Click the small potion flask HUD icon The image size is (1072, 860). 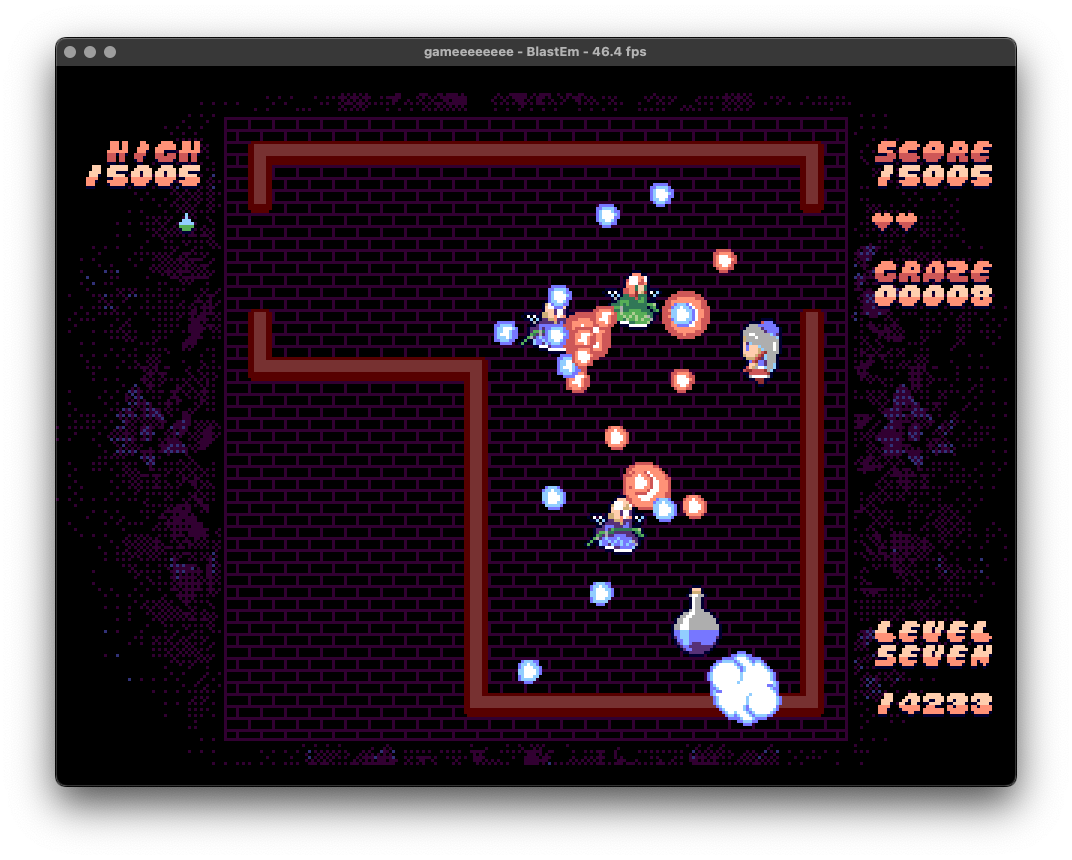click(x=186, y=223)
